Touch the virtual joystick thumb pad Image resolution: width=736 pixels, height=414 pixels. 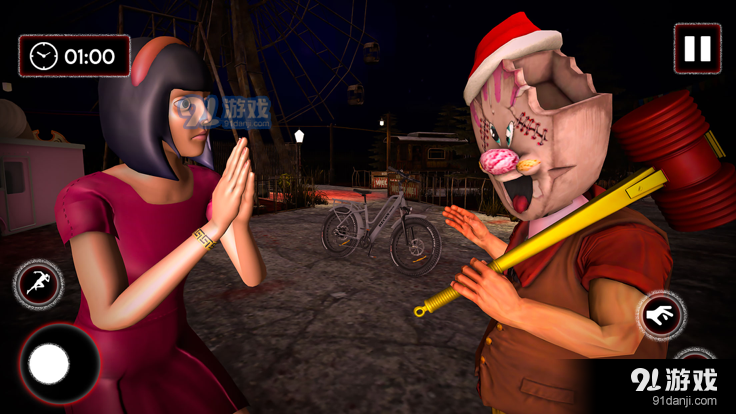tap(49, 364)
